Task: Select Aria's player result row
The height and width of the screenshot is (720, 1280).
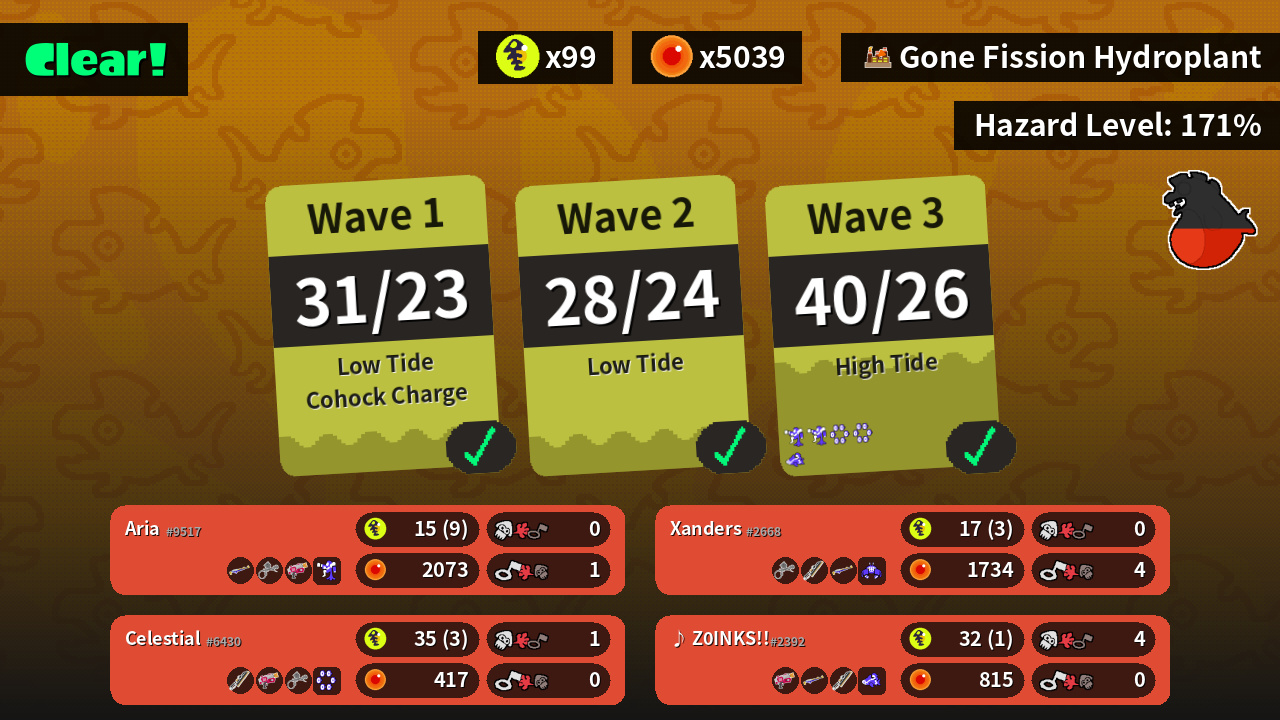Action: [367, 550]
